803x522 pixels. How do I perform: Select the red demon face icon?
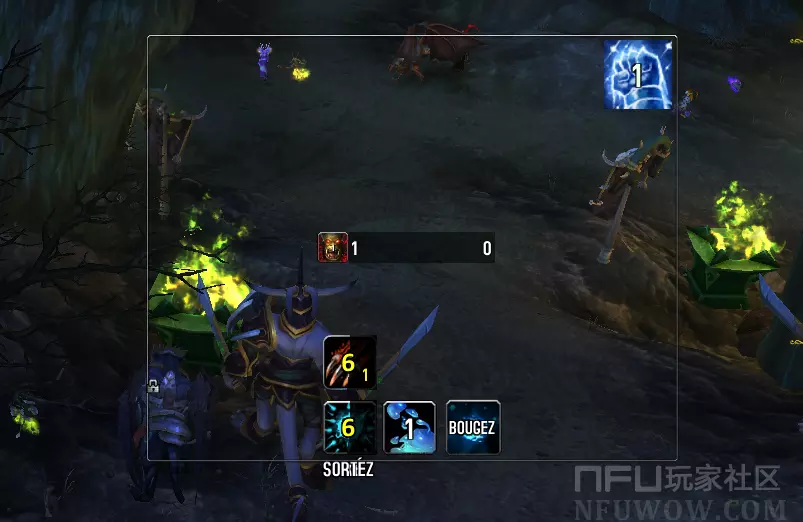click(333, 247)
